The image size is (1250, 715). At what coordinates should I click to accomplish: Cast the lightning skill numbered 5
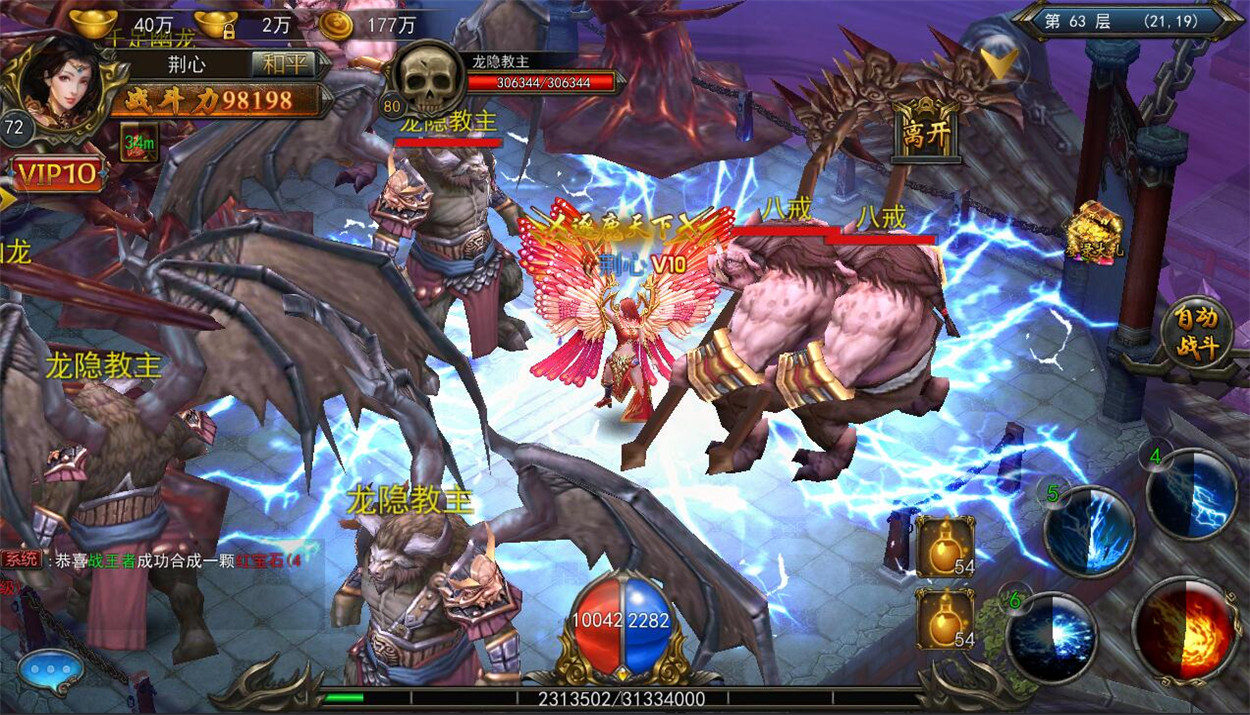coord(1089,531)
